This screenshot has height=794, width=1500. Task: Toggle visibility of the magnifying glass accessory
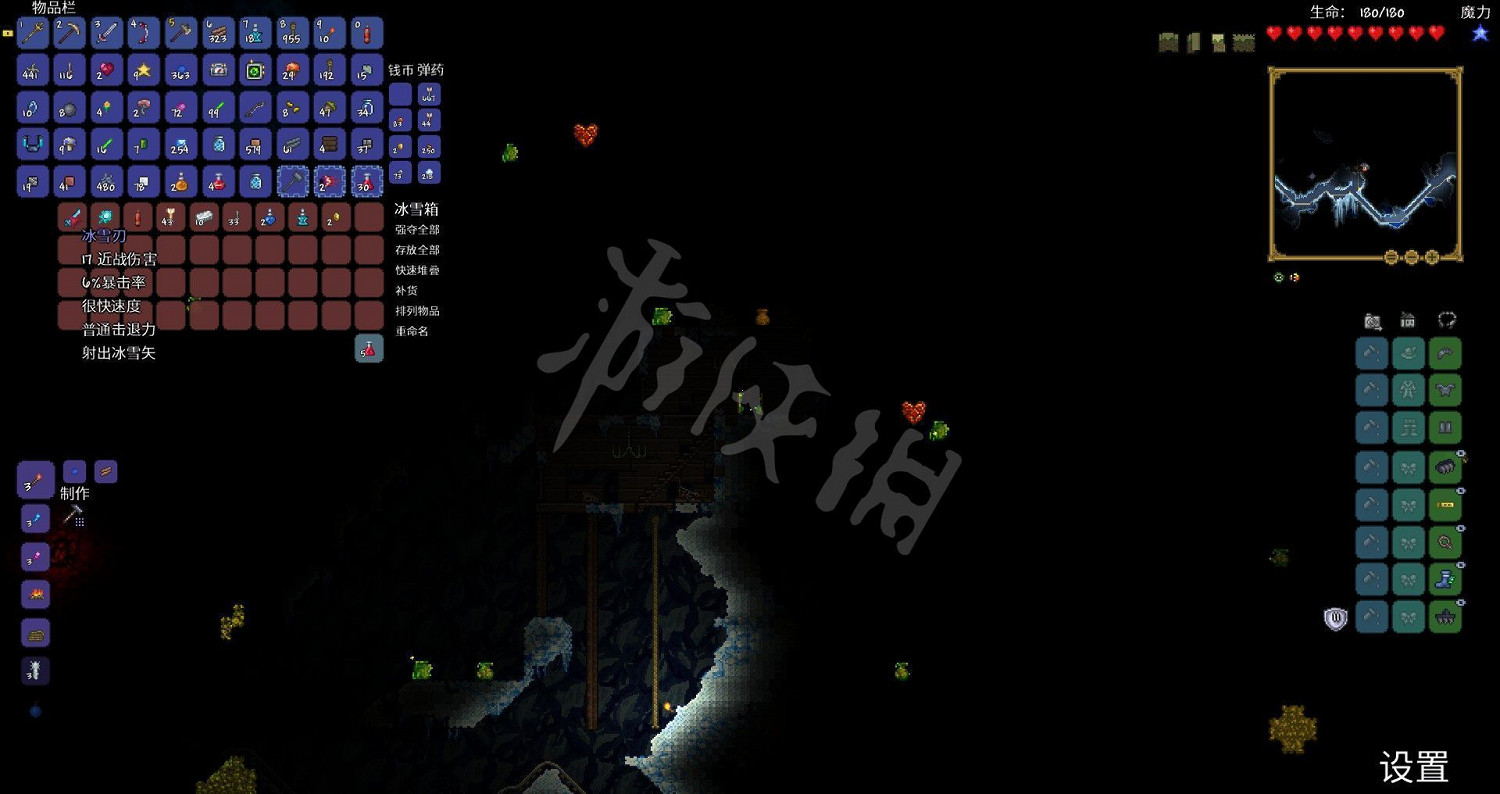(x=1461, y=526)
